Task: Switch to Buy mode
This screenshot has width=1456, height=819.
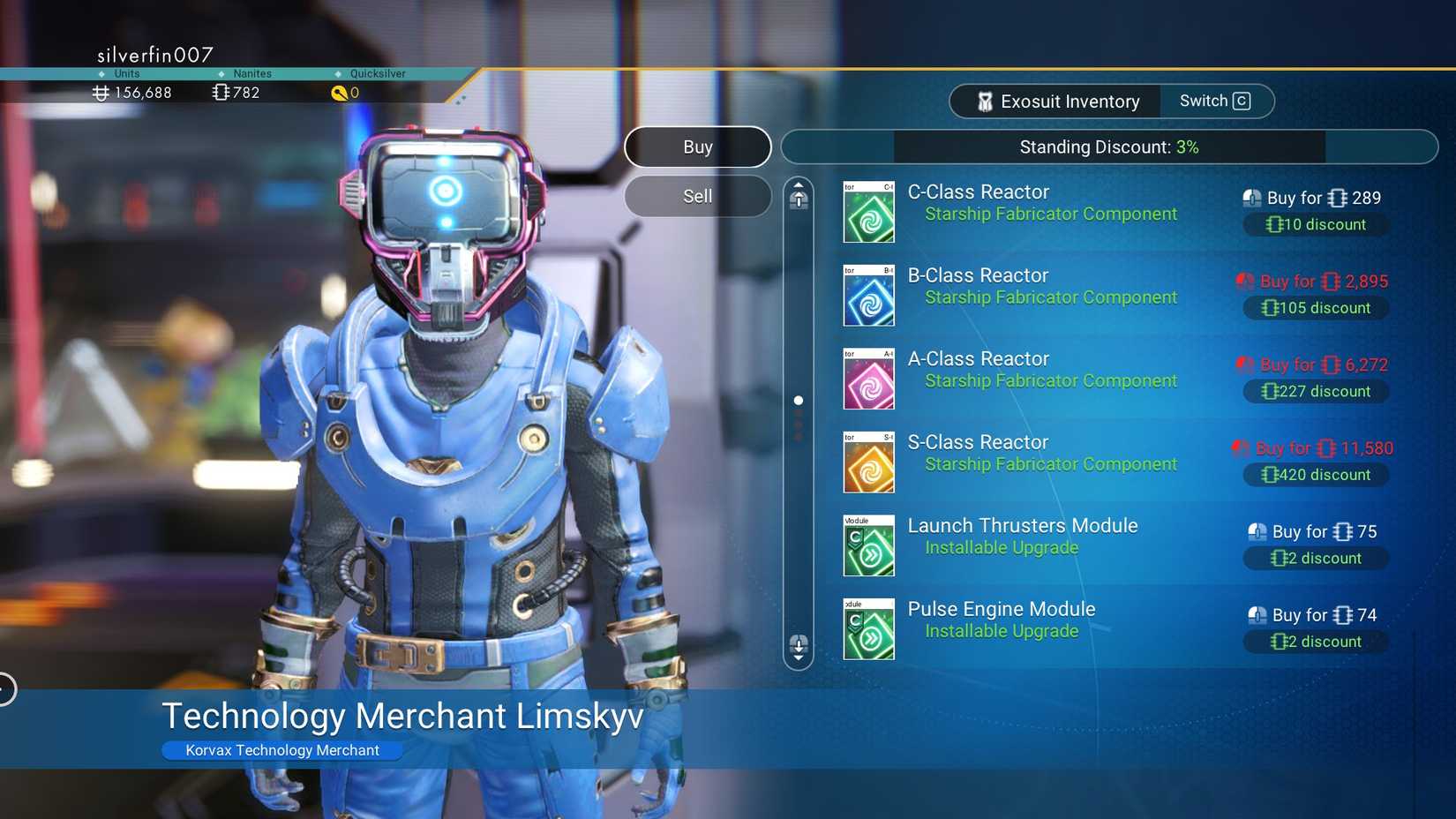Action: [x=697, y=147]
